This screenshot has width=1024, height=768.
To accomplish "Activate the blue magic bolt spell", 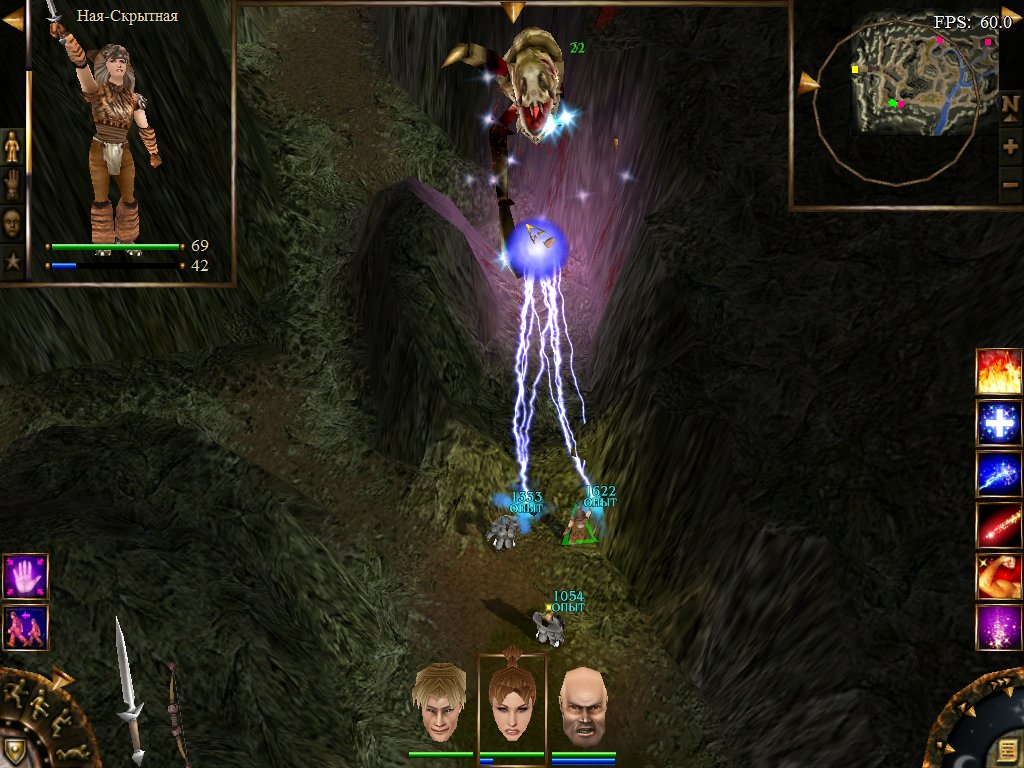I will 998,474.
